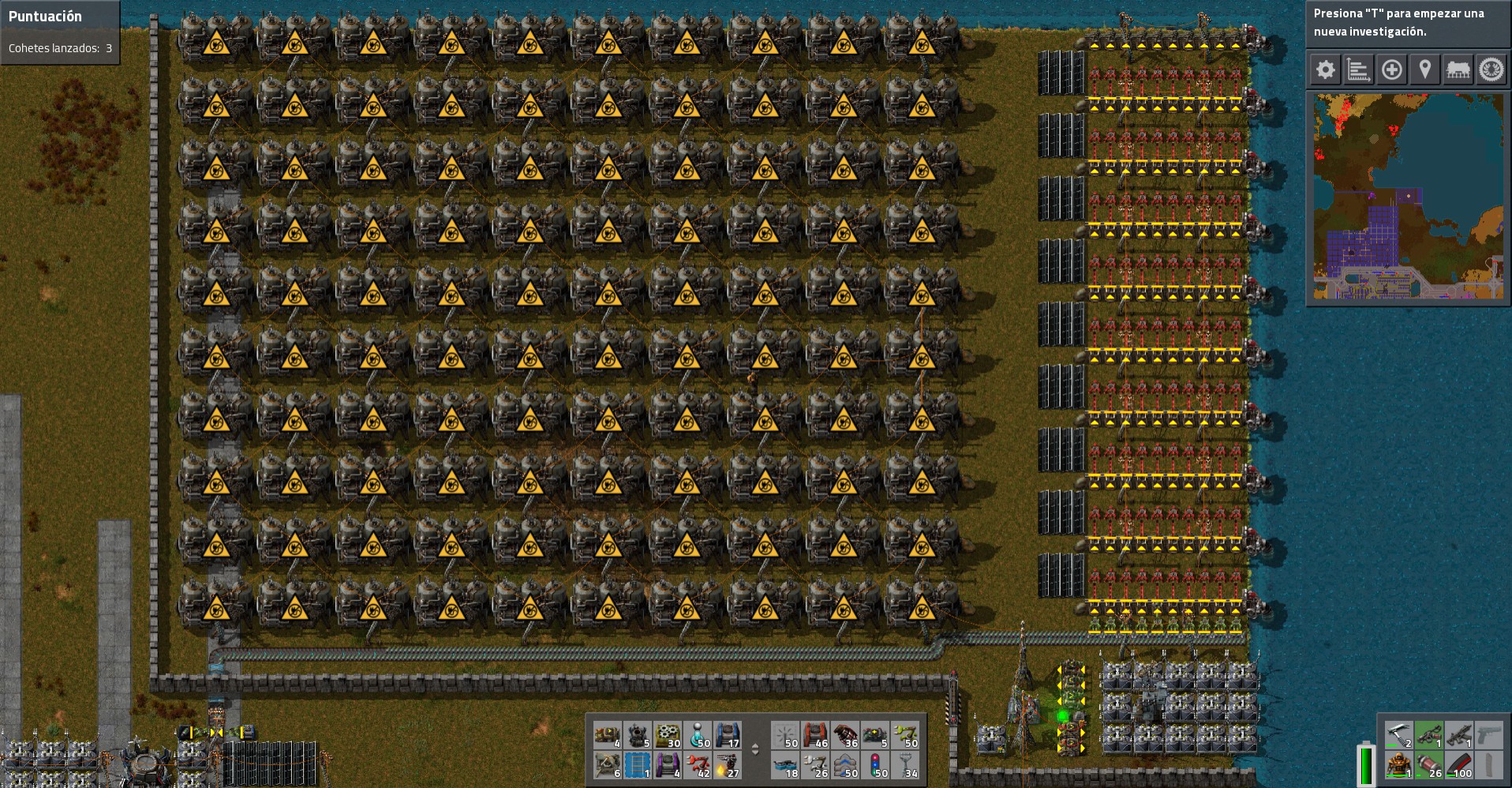Click the rocket ammo slot showing 26
This screenshot has width=1512, height=788.
(x=1429, y=765)
